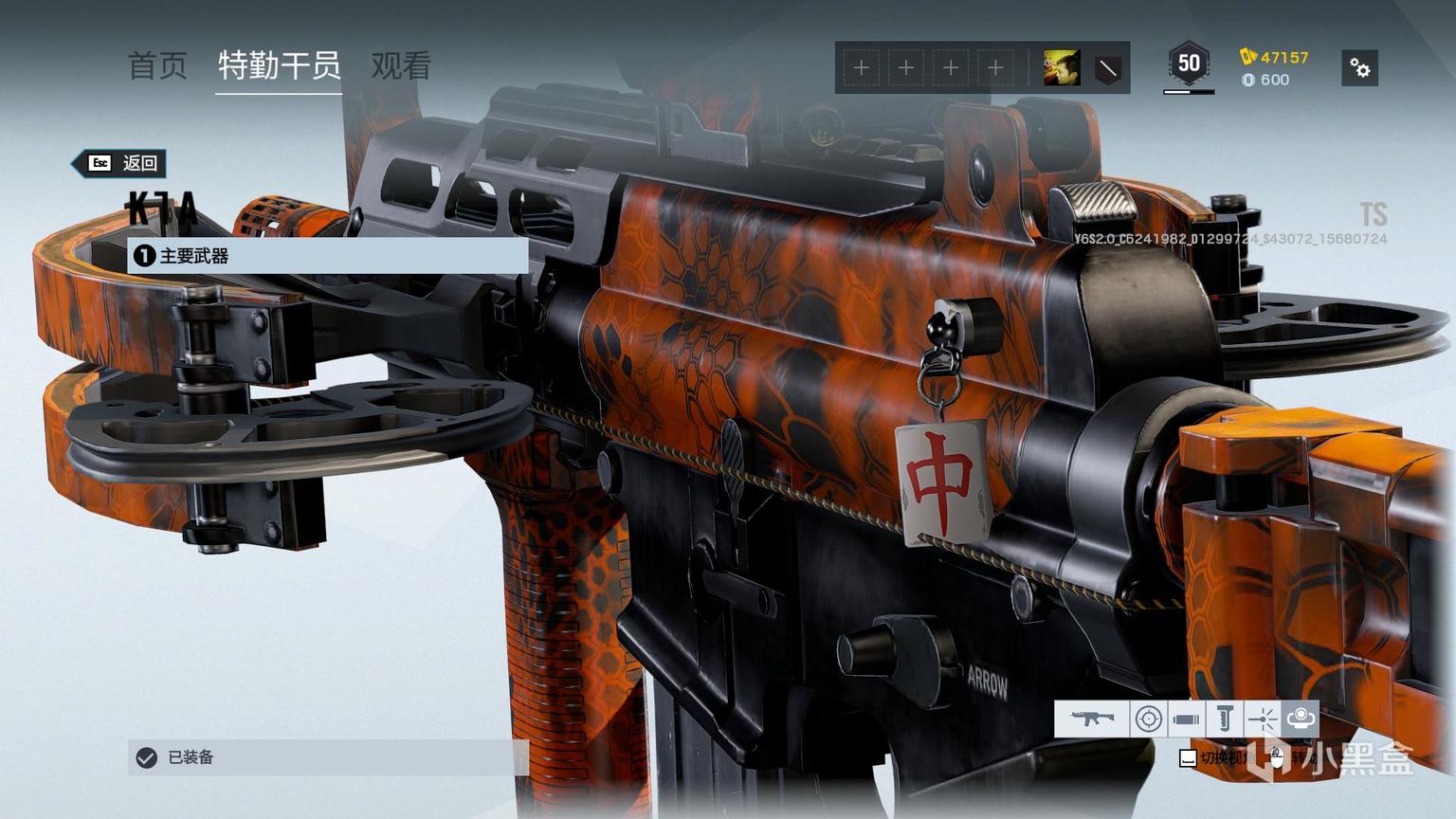This screenshot has height=819, width=1456.
Task: Open the yellow renown currency shop
Action: point(1275,57)
